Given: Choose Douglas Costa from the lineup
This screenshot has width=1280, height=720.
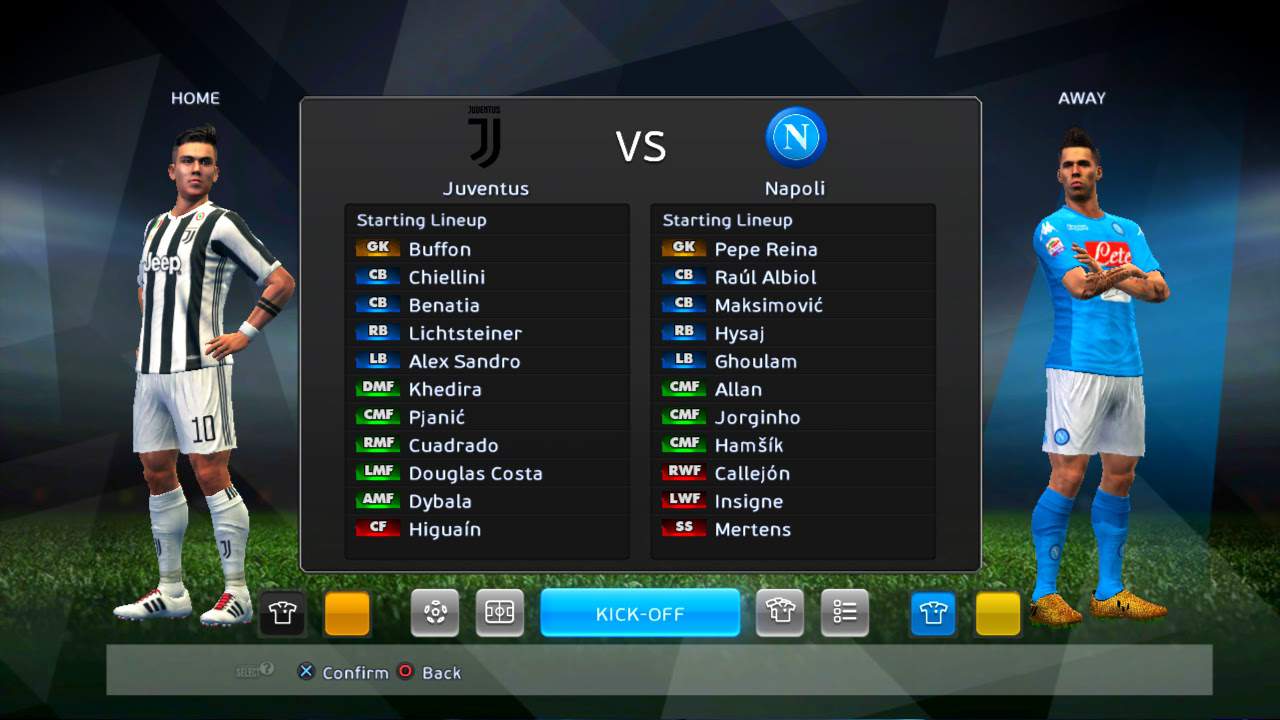Looking at the screenshot, I should point(475,473).
